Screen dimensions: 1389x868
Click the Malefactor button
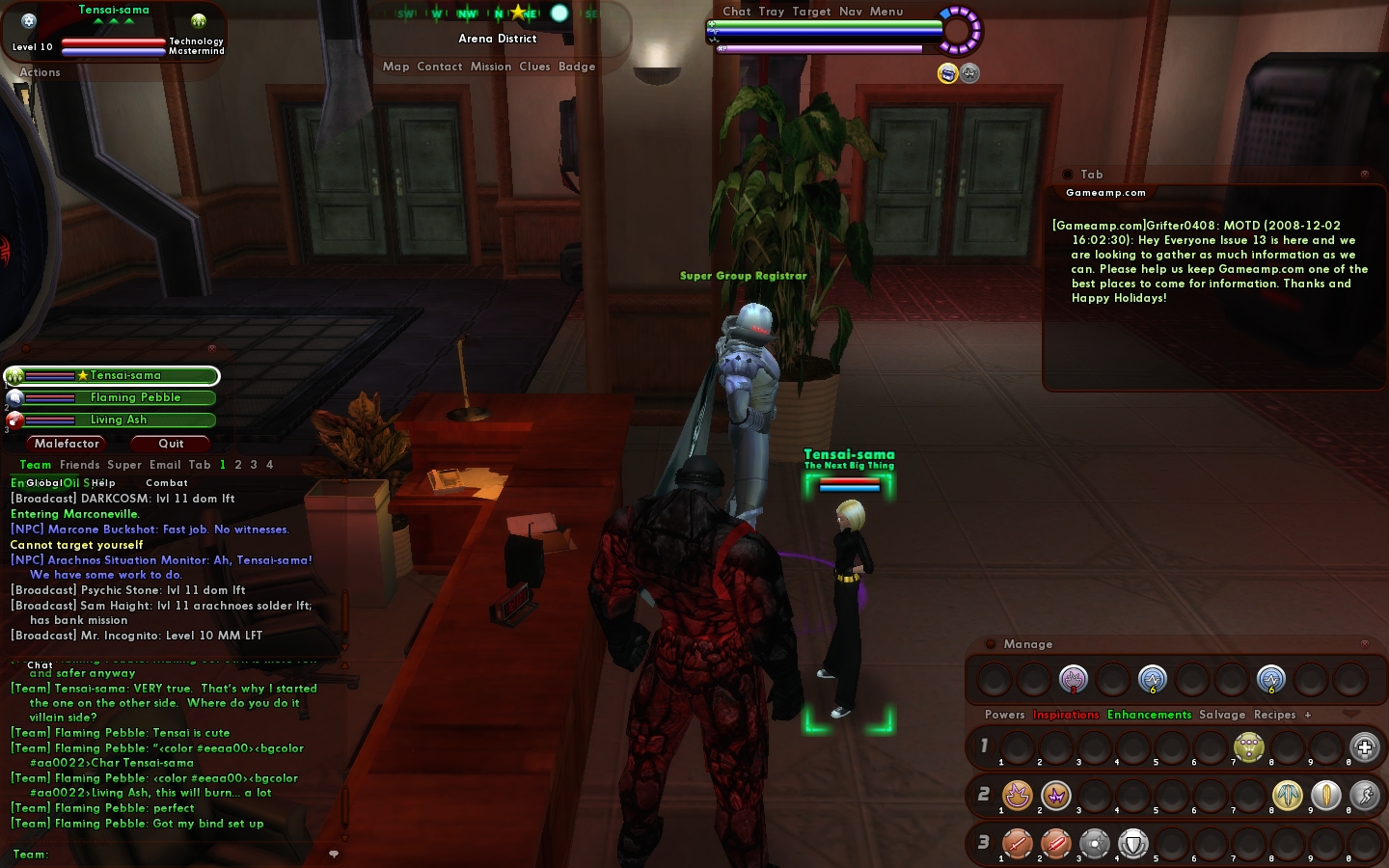[x=67, y=444]
